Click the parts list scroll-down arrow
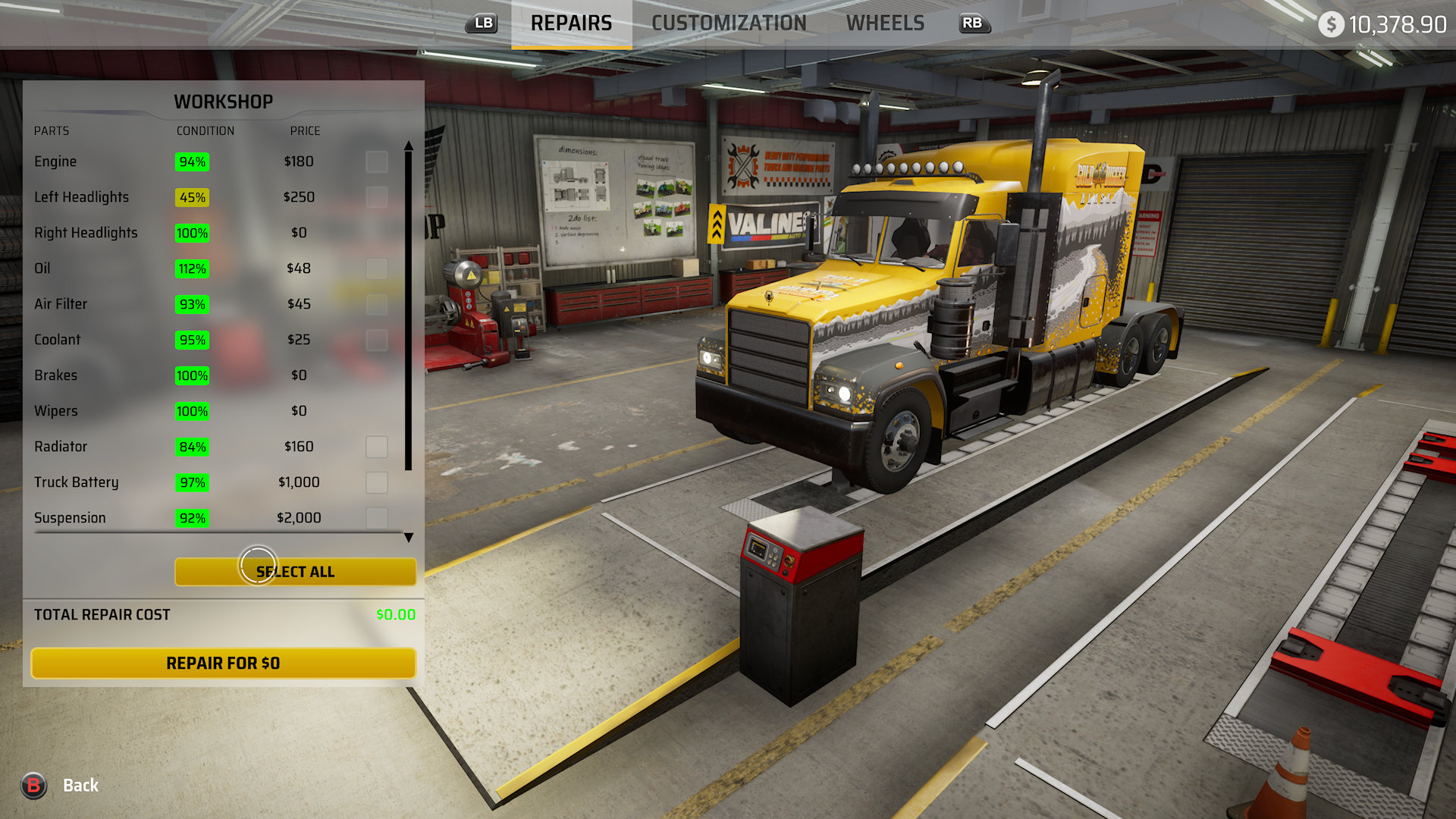 [x=409, y=538]
